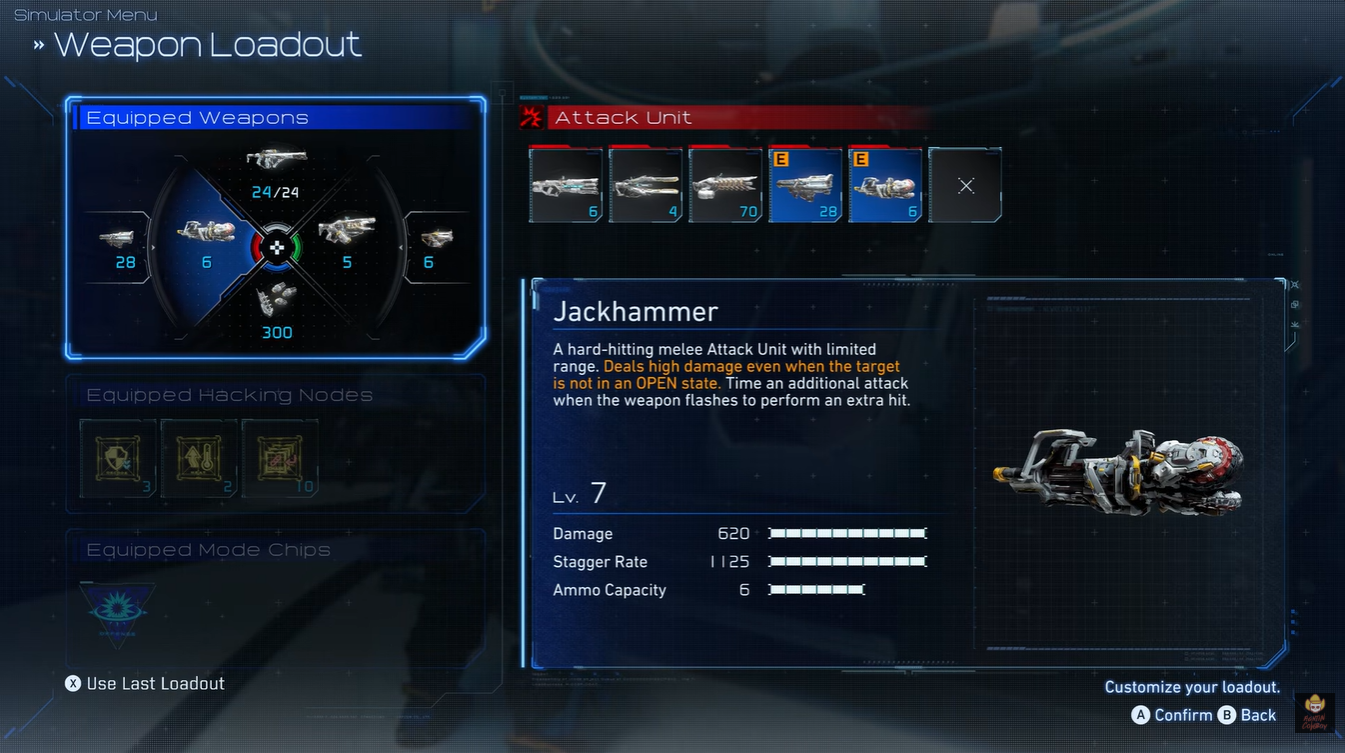Viewport: 1345px width, 753px height.
Task: Toggle the weapon slot showing 70 ammo
Action: (726, 185)
